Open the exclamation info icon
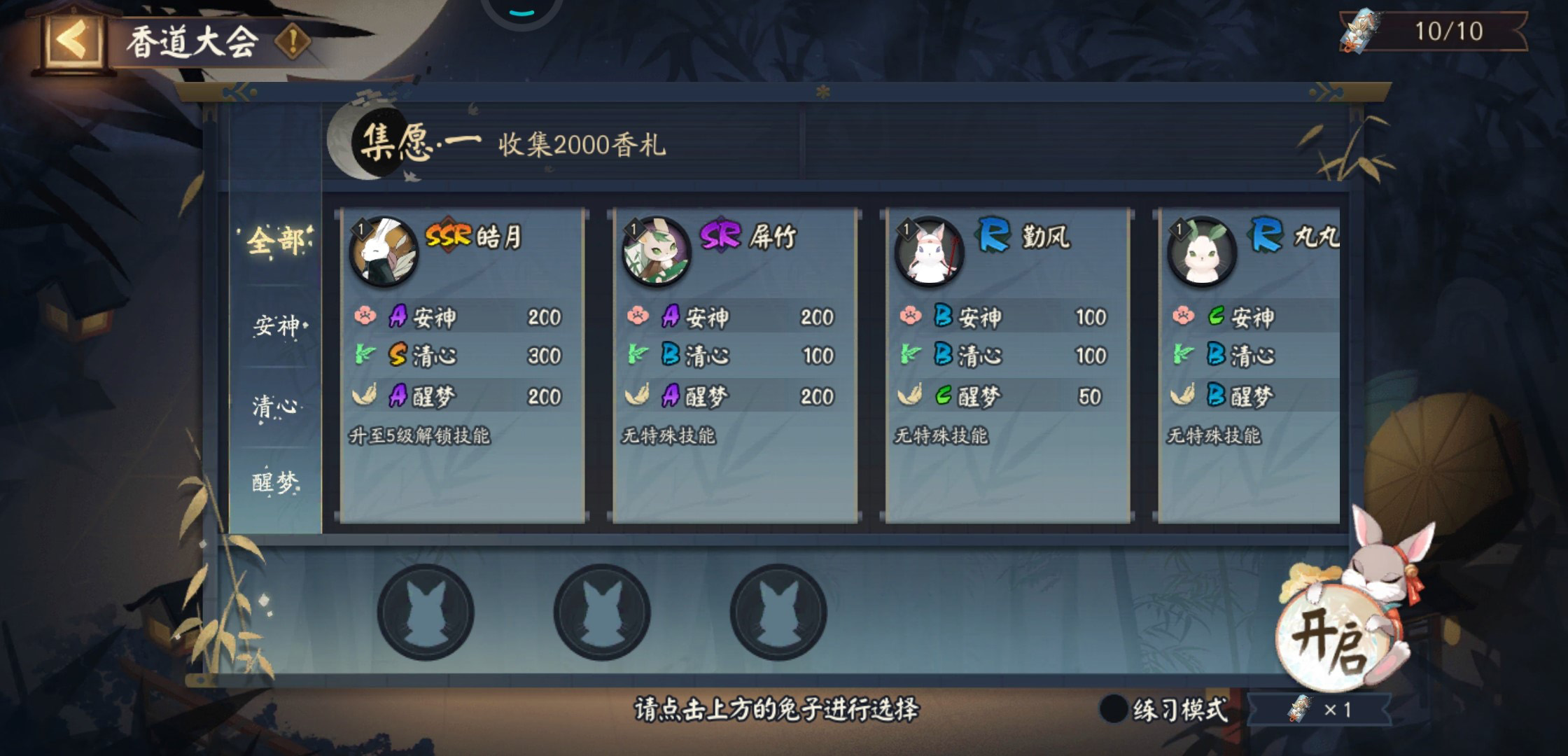The image size is (1568, 756). pos(293,42)
